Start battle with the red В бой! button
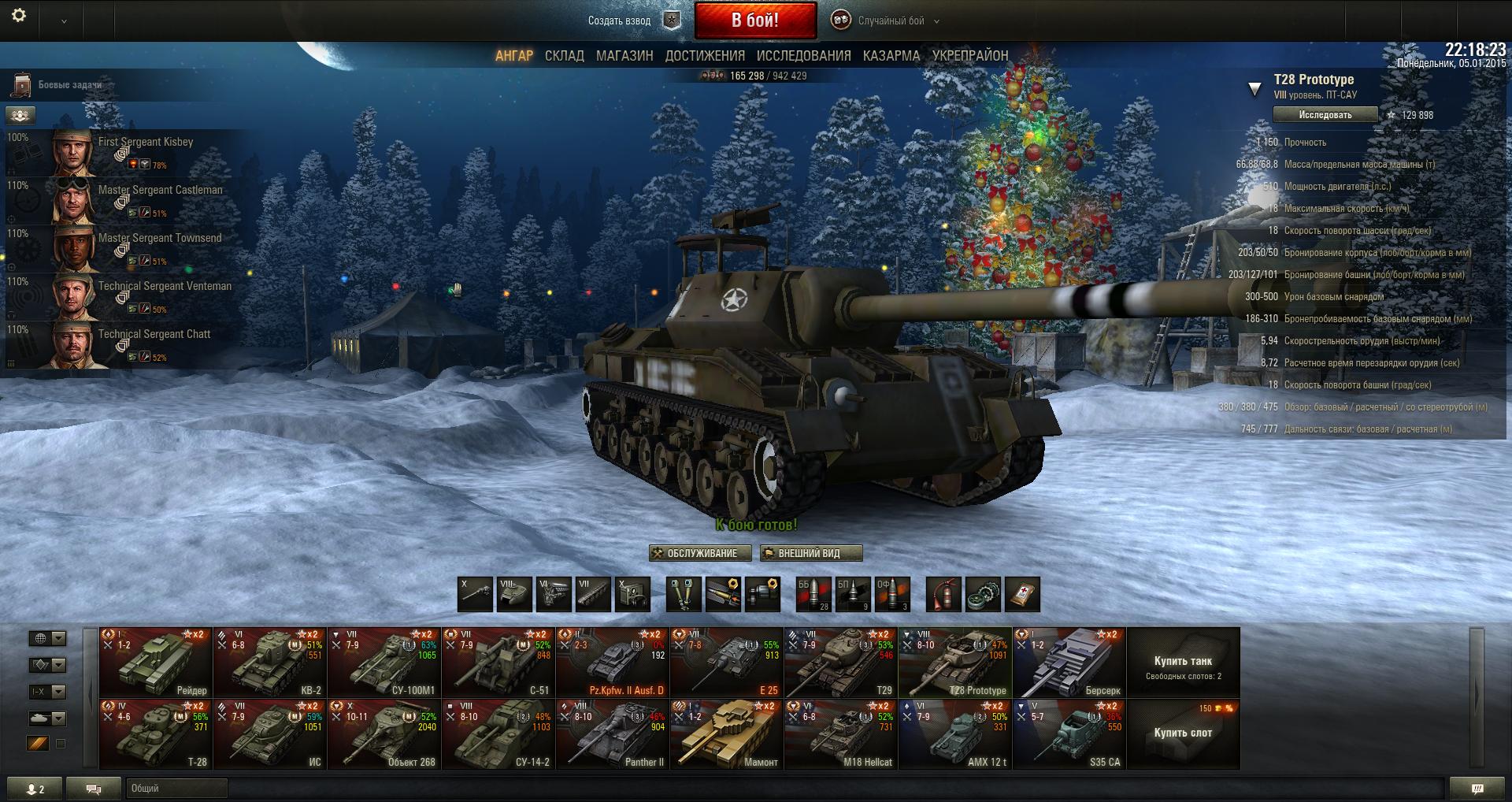The image size is (1512, 802). coord(754,20)
